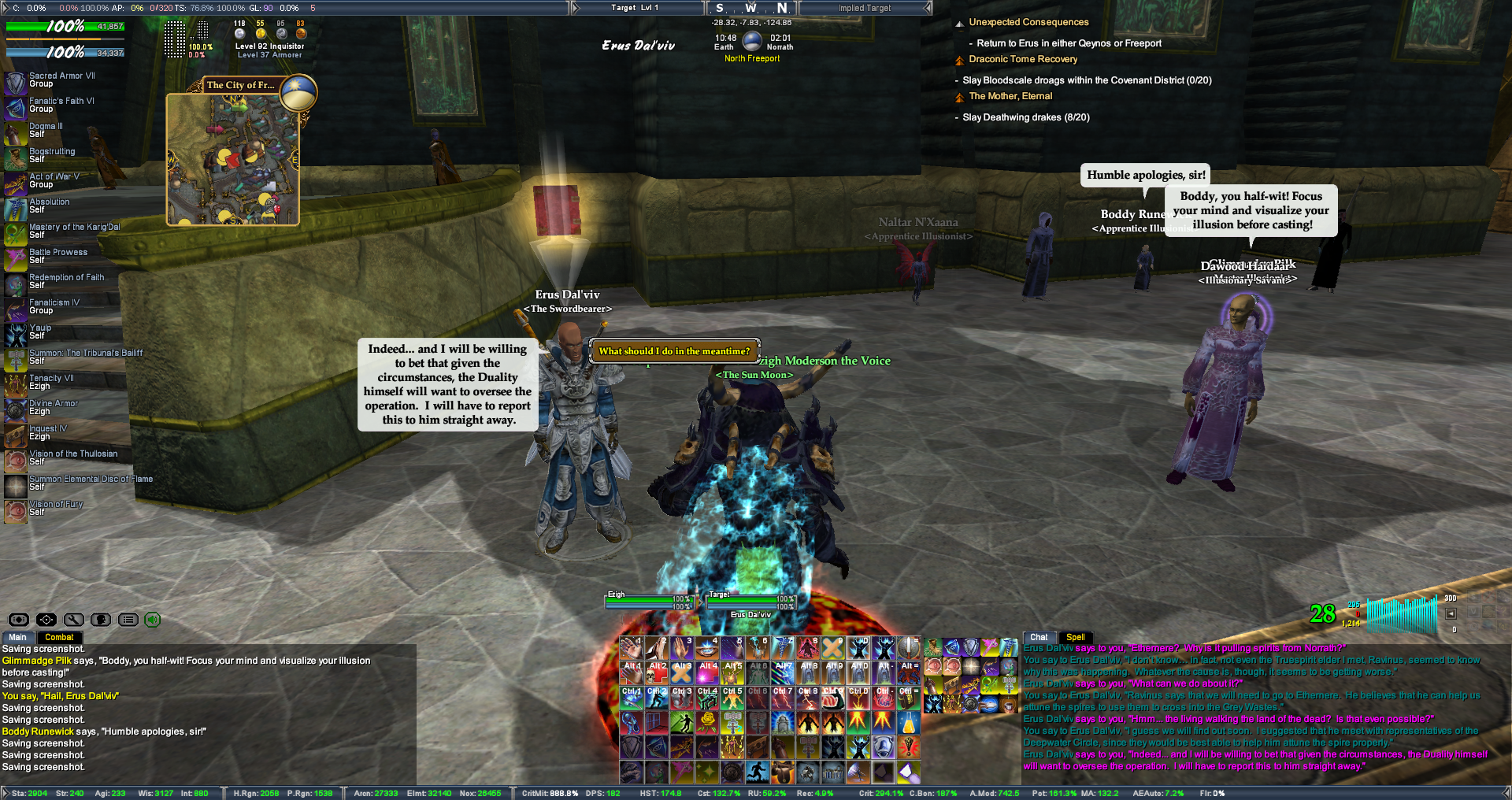The image size is (1512, 800).
Task: Switch to the Combat chat tab
Action: [59, 638]
